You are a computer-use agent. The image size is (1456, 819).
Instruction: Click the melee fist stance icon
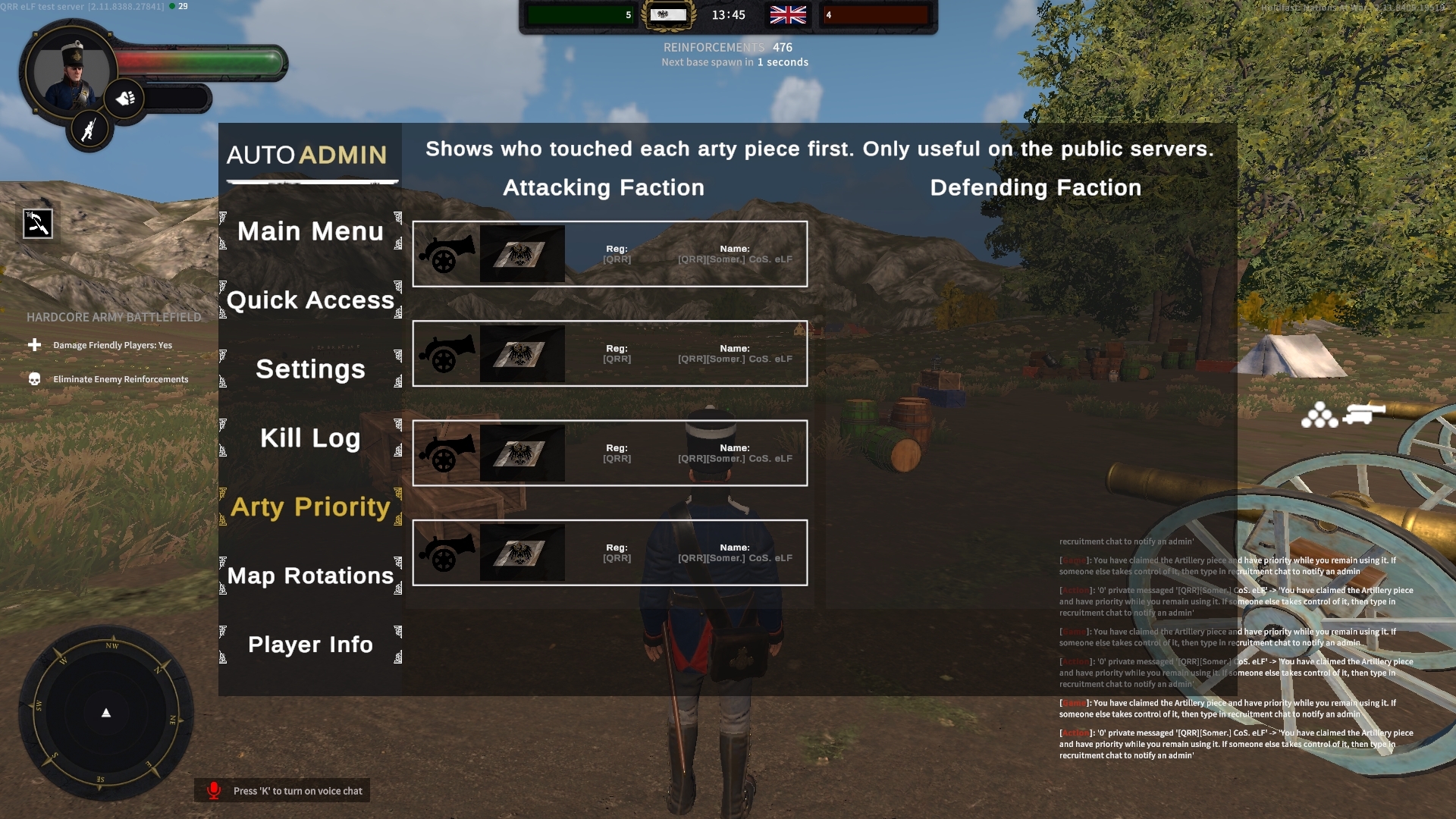click(125, 99)
